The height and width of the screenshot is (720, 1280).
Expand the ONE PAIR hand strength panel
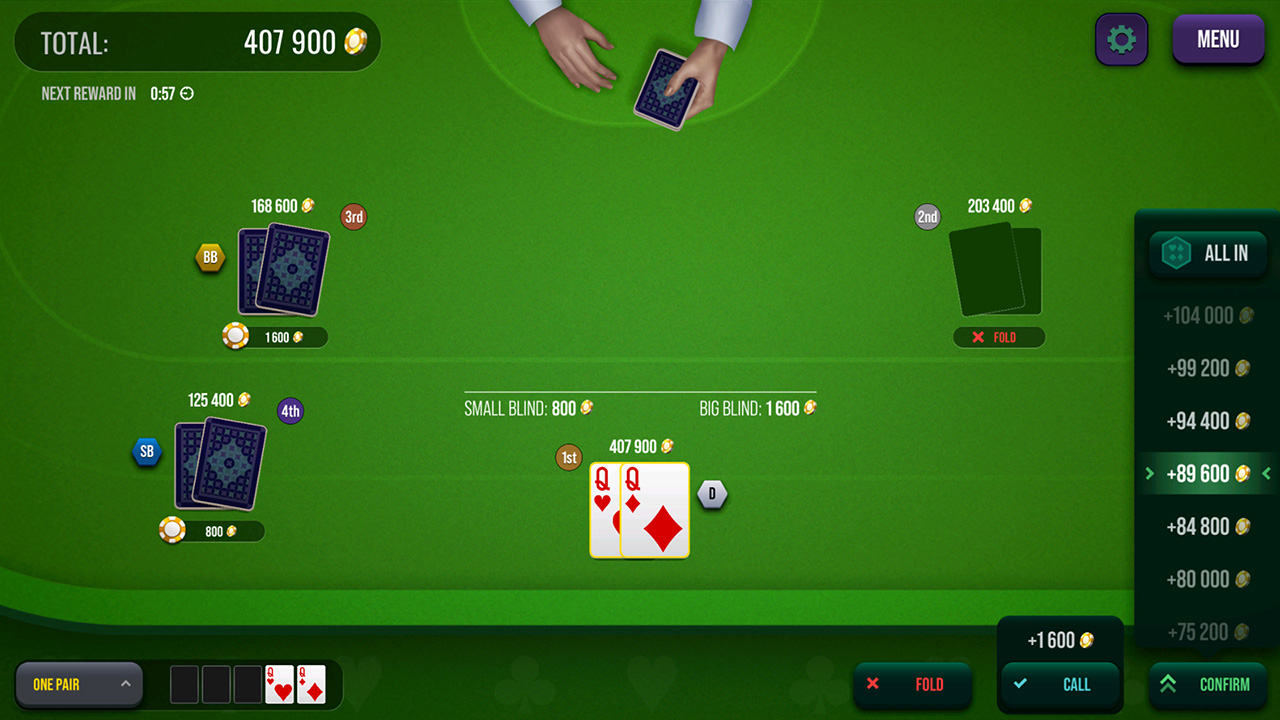coord(79,684)
